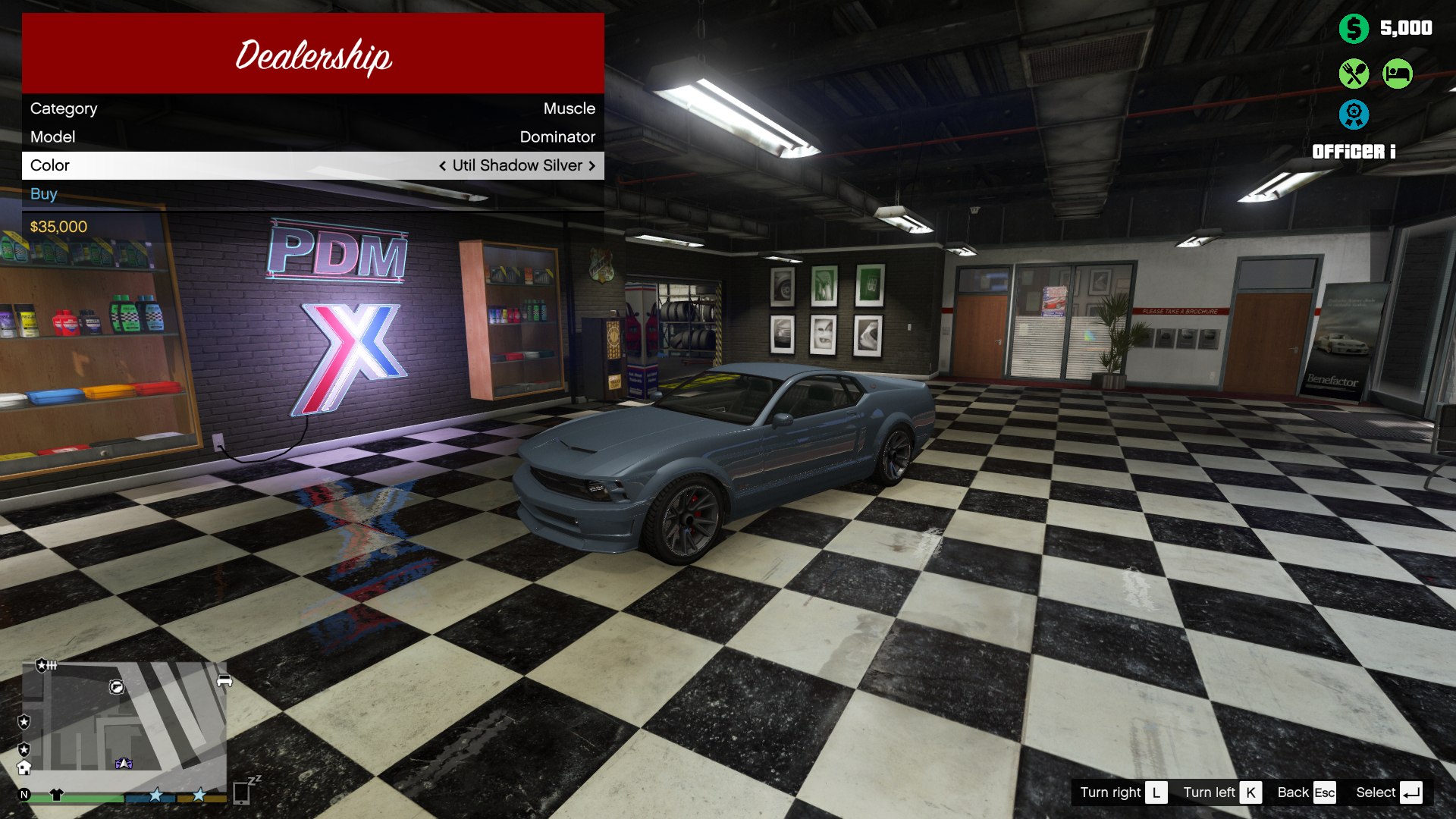Open the minimap in the corner

pyautogui.click(x=125, y=717)
